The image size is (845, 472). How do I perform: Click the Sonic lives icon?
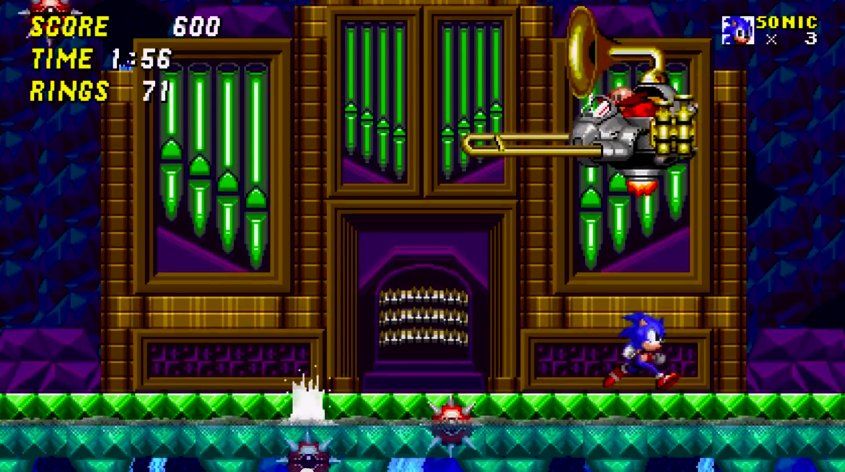click(737, 29)
